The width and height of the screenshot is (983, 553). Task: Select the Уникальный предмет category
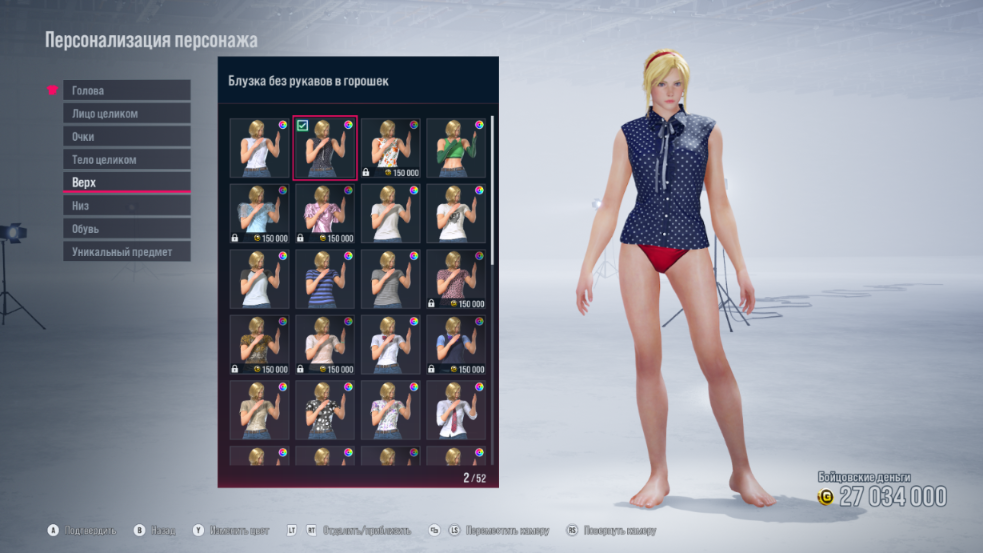click(x=126, y=251)
